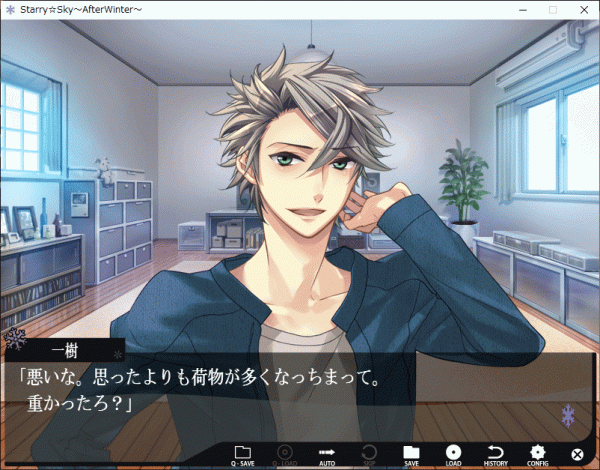This screenshot has height=470, width=600.
Task: Advance the dialogue via the message box
Action: 300,390
